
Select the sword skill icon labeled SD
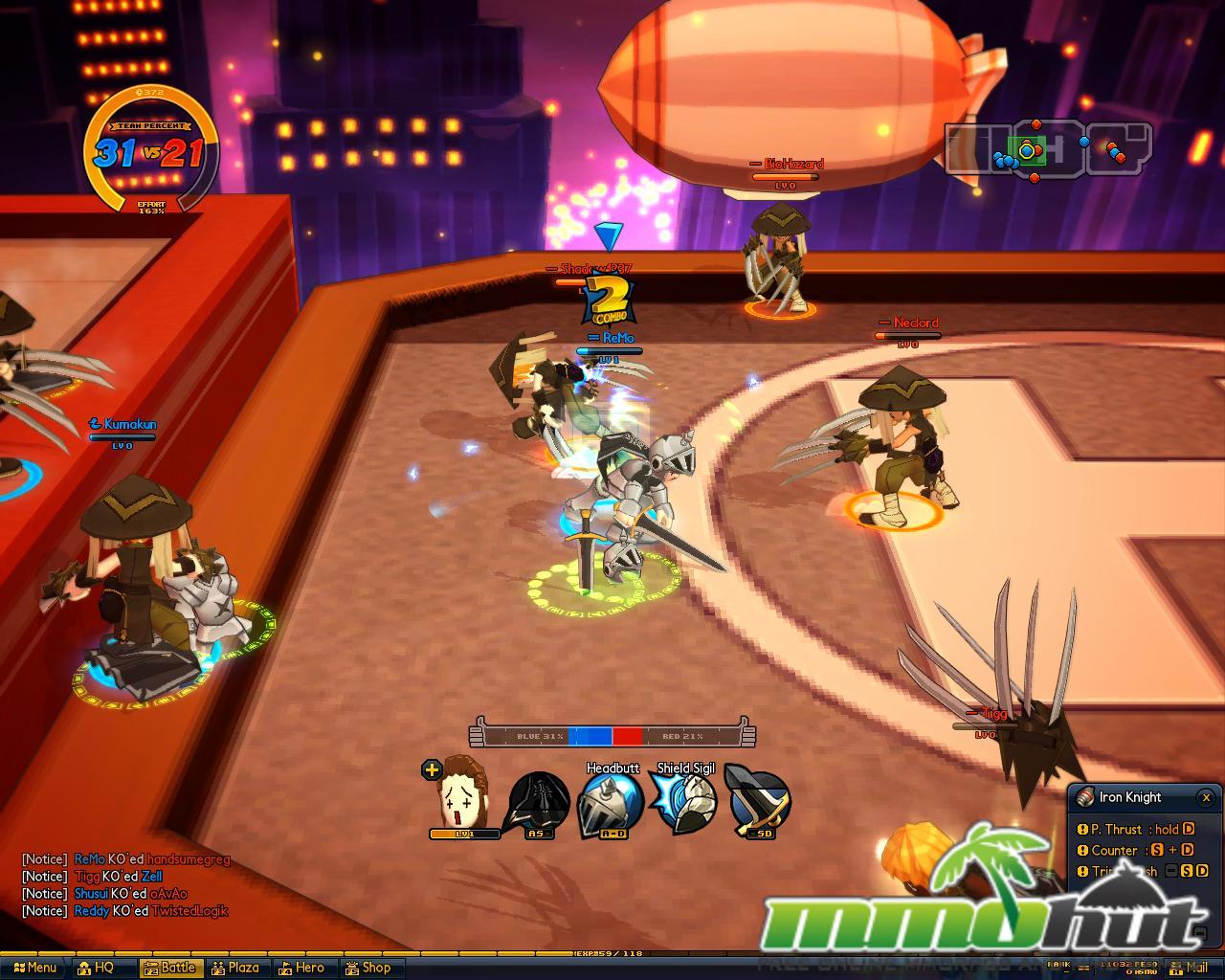click(x=760, y=802)
